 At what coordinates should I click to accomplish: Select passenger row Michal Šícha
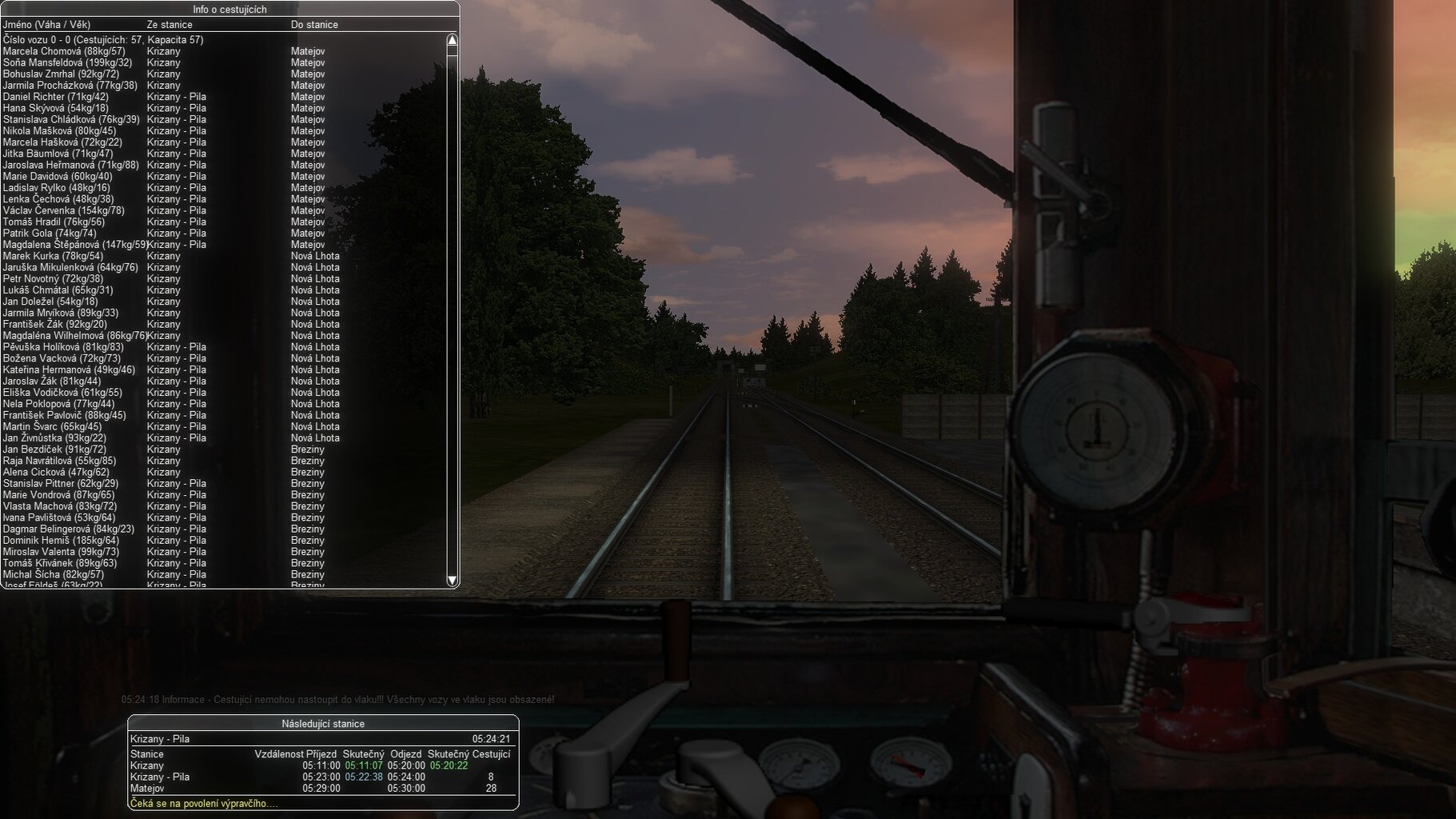tap(54, 574)
